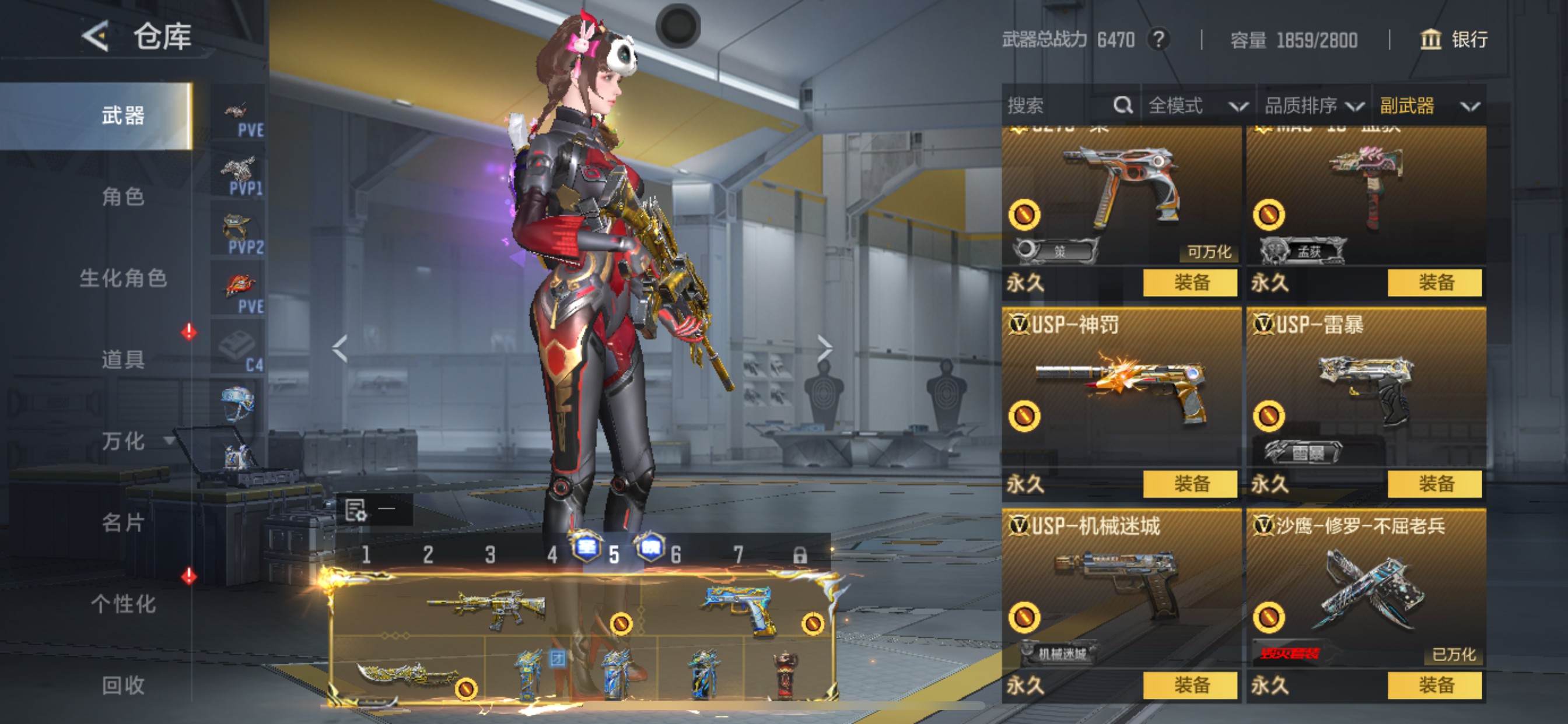Select the 道具 category
Screen dimensions: 1568x724
point(123,360)
